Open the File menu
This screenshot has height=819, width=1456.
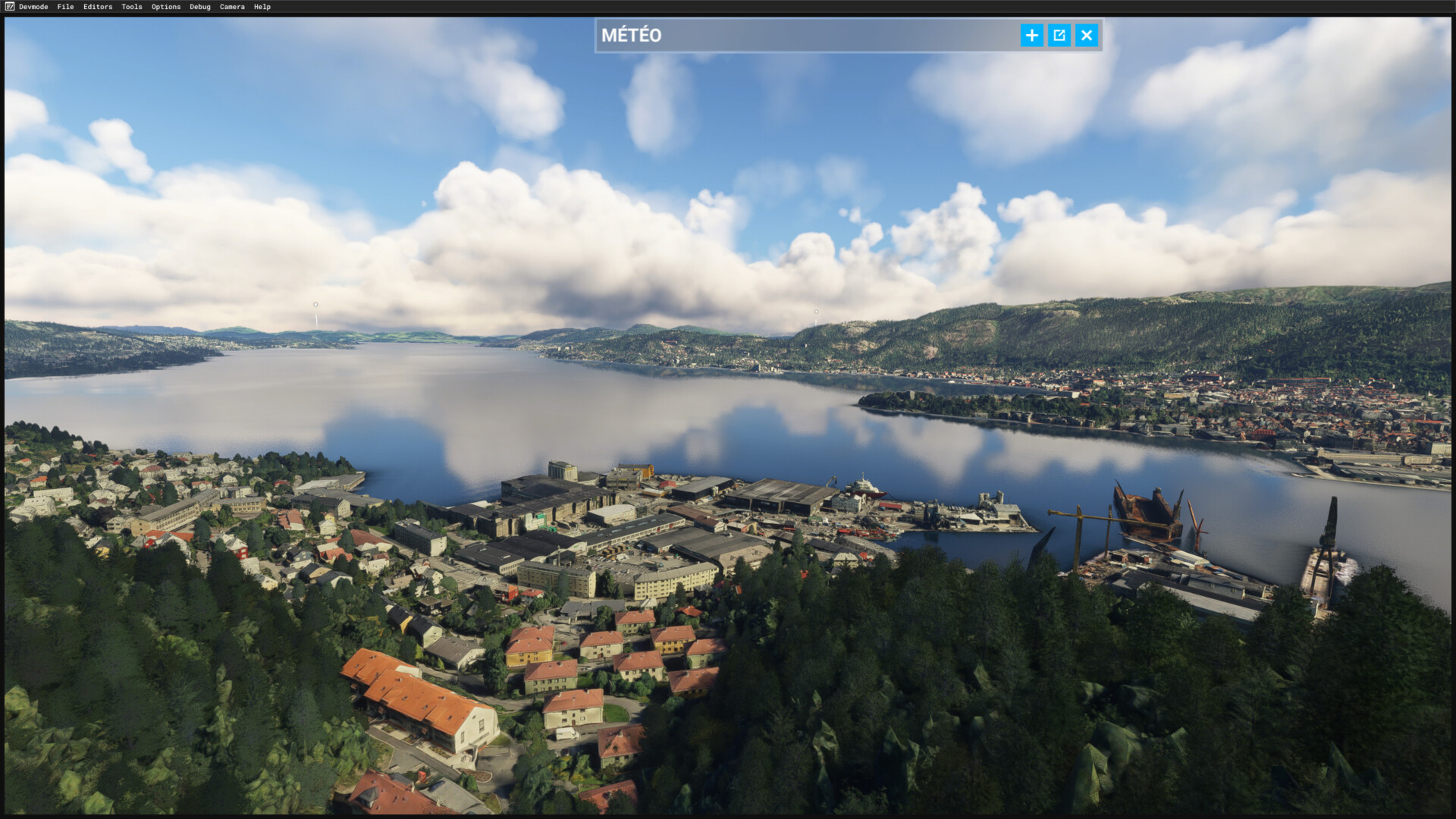tap(65, 7)
